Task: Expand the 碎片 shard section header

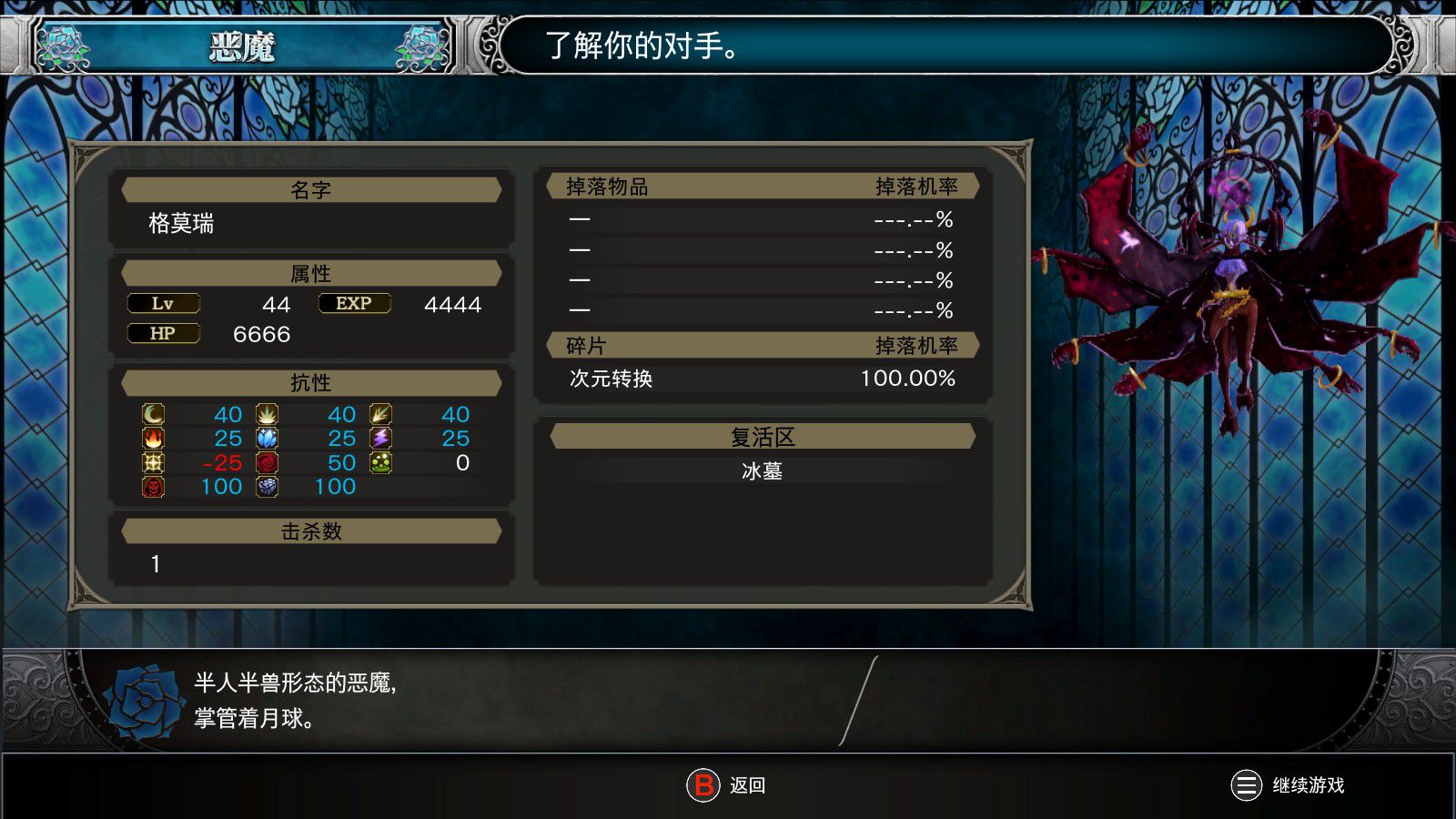Action: coord(763,345)
